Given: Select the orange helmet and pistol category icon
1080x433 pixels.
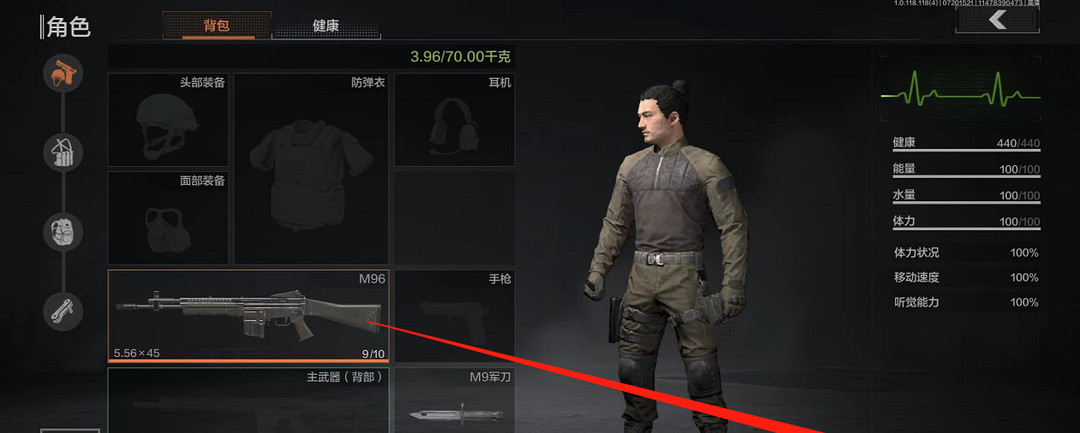Looking at the screenshot, I should click(x=62, y=74).
